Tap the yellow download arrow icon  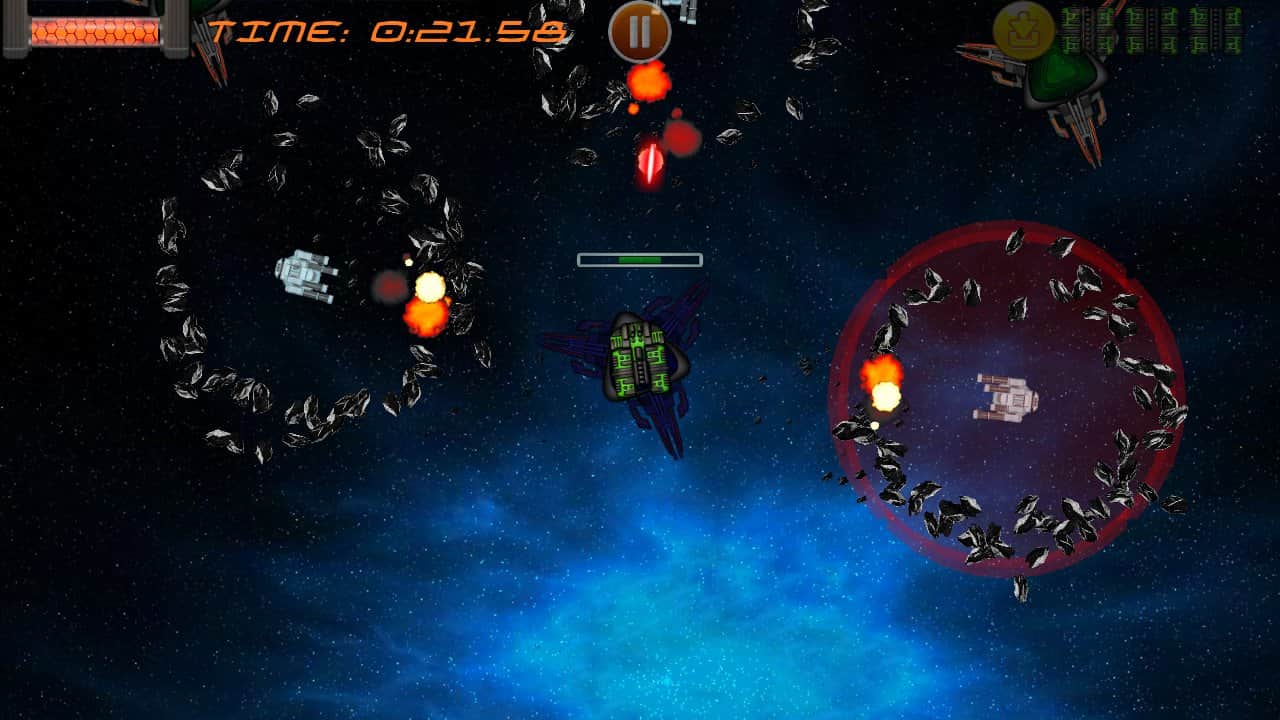coord(1024,31)
